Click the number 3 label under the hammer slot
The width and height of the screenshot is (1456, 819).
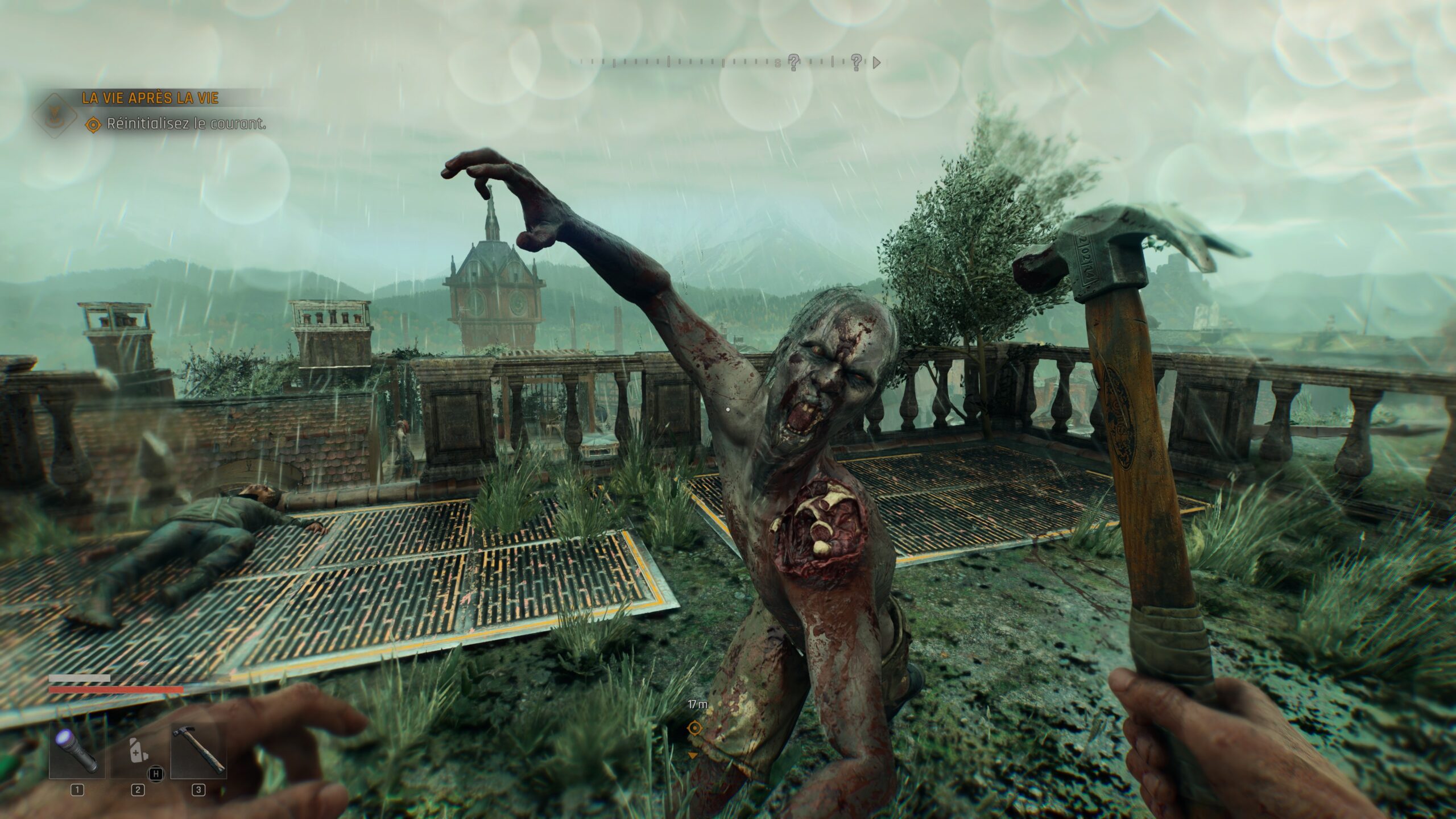(198, 789)
